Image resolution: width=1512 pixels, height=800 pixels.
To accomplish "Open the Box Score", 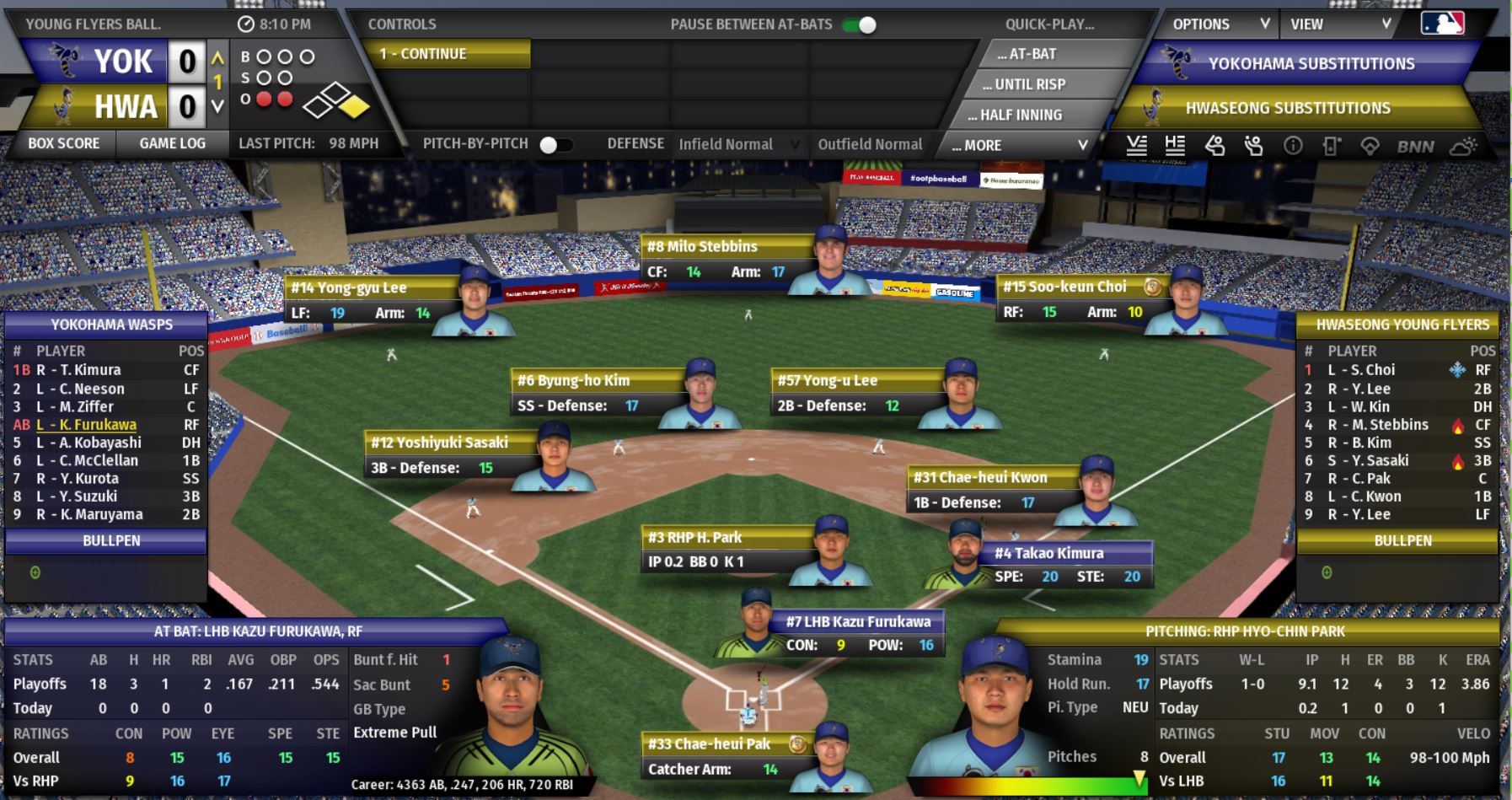I will pyautogui.click(x=64, y=143).
